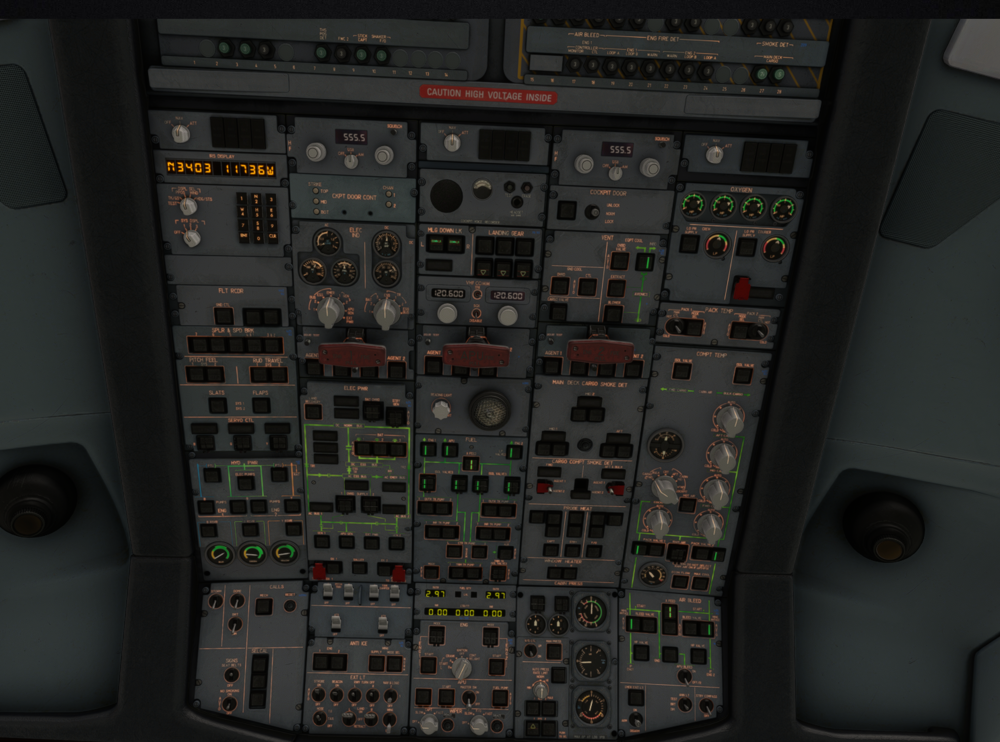Turn the engine ignition start selector knob
1000x742 pixels.
tap(462, 667)
